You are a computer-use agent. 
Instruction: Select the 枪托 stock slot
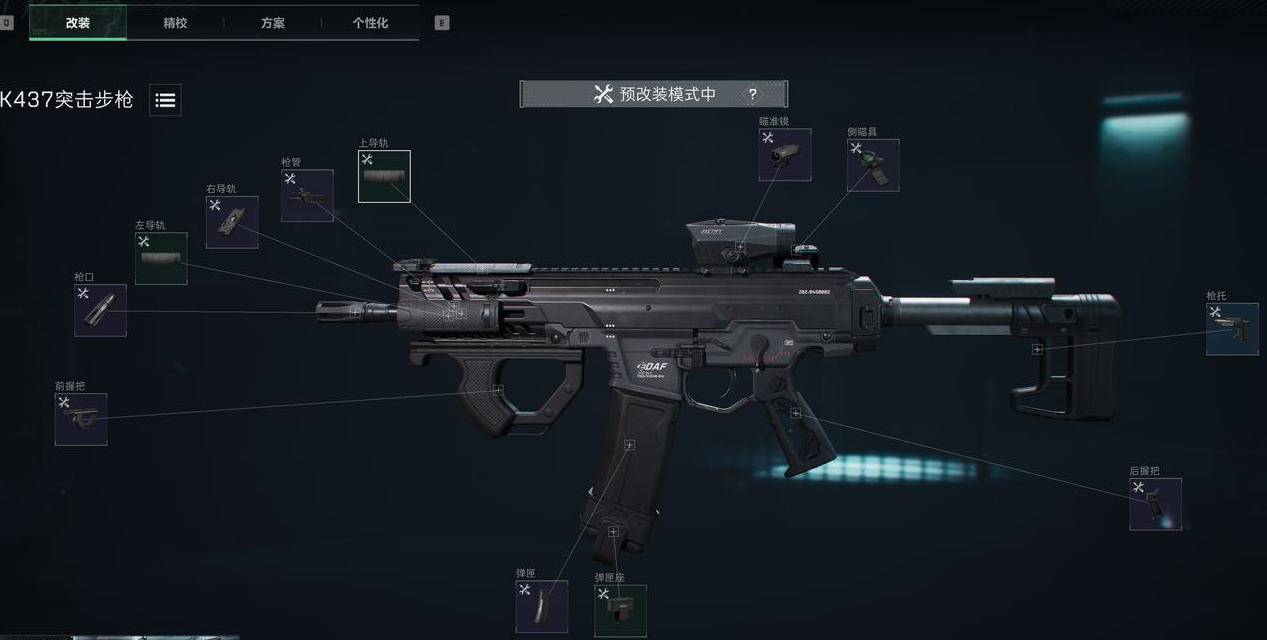point(1231,329)
